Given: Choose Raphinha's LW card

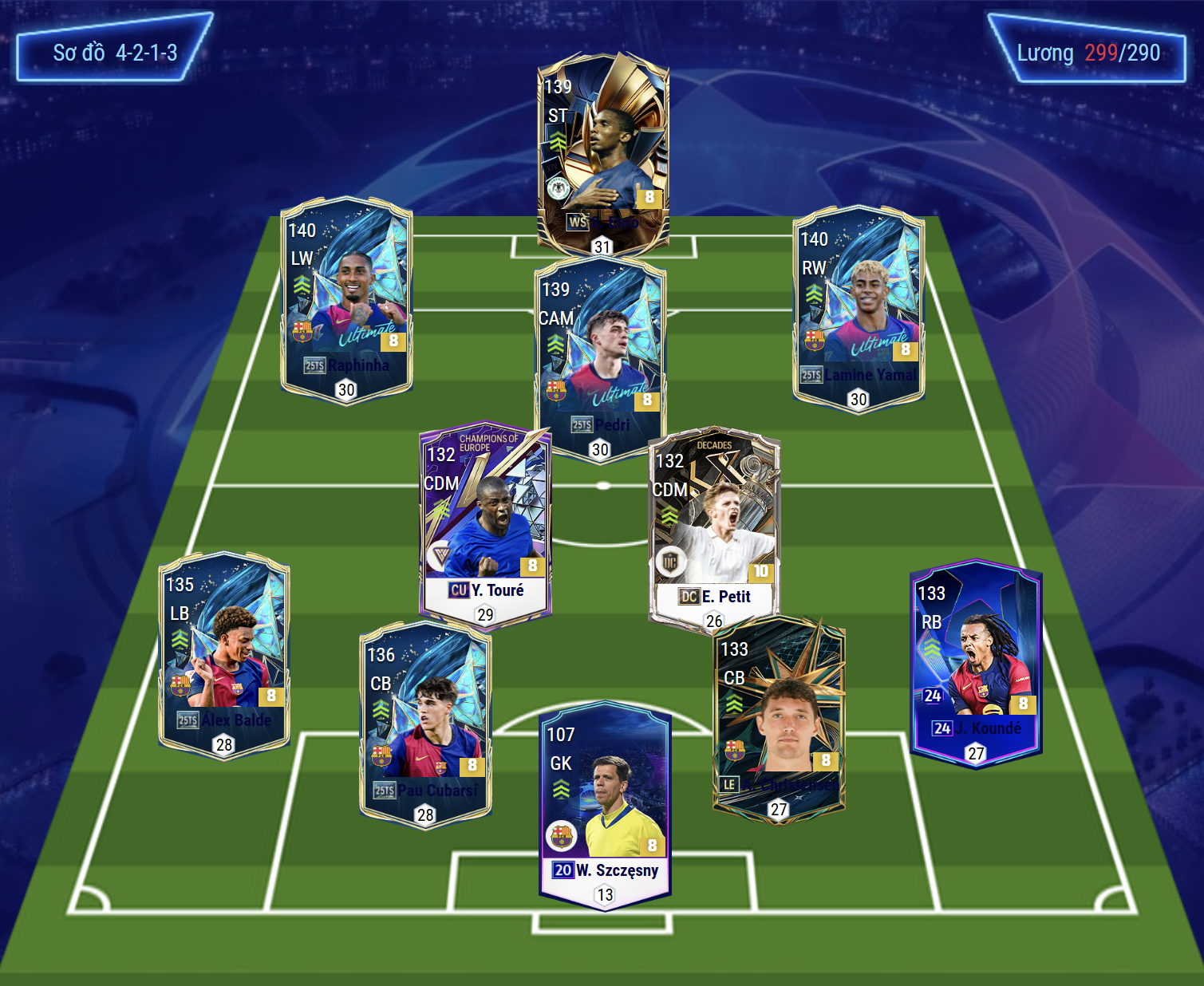Looking at the screenshot, I should pyautogui.click(x=346, y=300).
